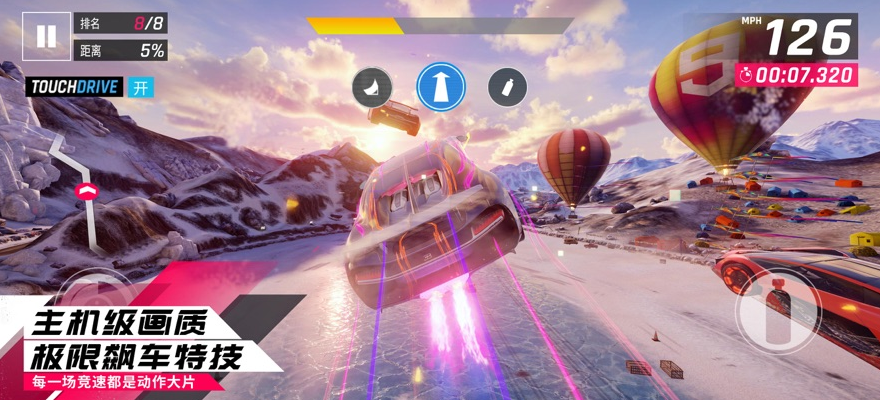Image resolution: width=880 pixels, height=400 pixels.
Task: Pick the nitro bottle route icon
Action: tap(507, 87)
